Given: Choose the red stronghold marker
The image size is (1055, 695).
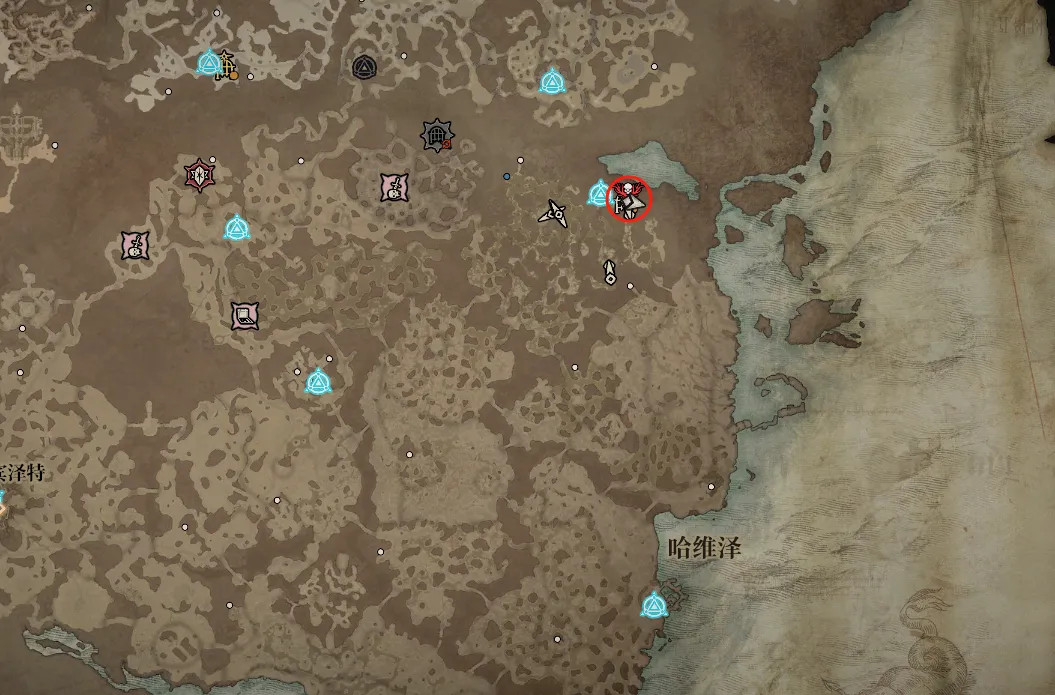Looking at the screenshot, I should click(x=200, y=174).
